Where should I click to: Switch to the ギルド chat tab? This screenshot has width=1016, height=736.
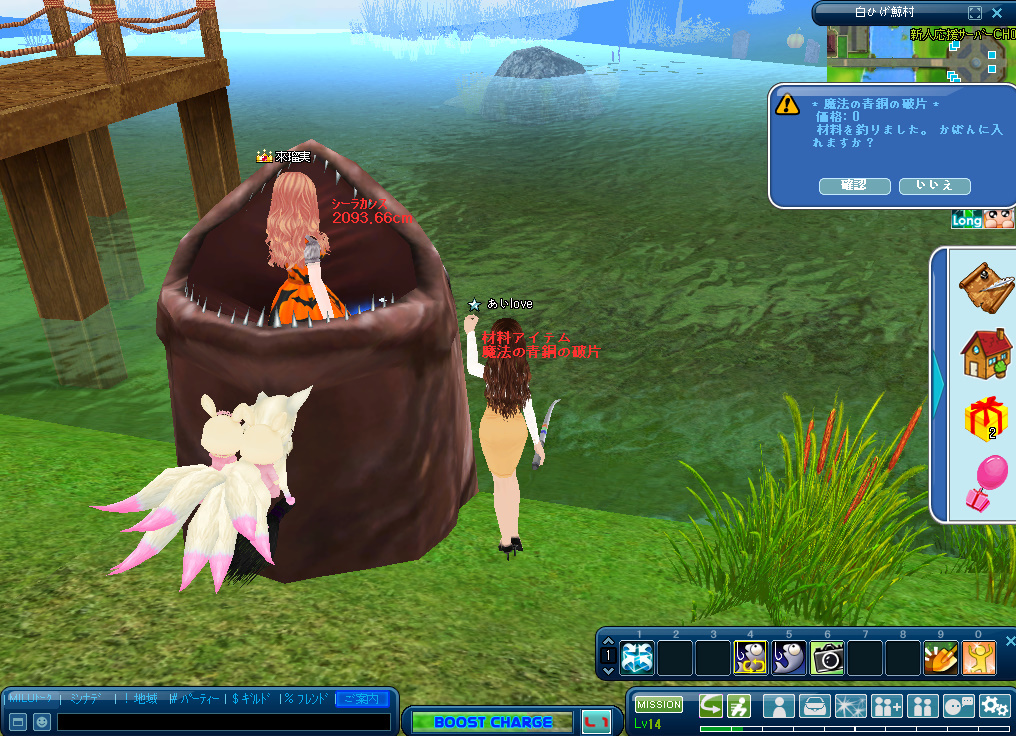pyautogui.click(x=253, y=698)
